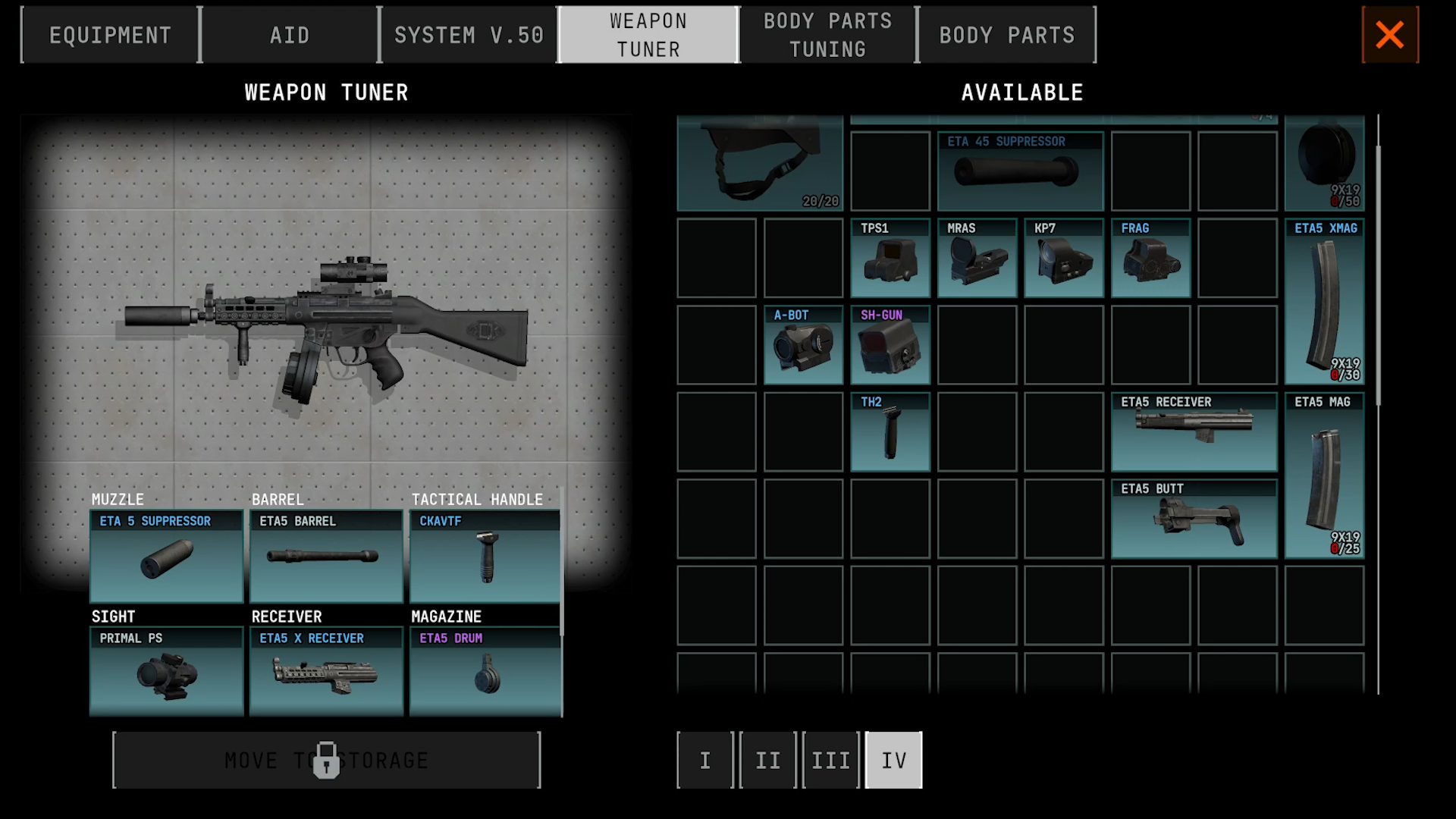This screenshot has width=1456, height=819.
Task: Open inventory page III
Action: (830, 760)
